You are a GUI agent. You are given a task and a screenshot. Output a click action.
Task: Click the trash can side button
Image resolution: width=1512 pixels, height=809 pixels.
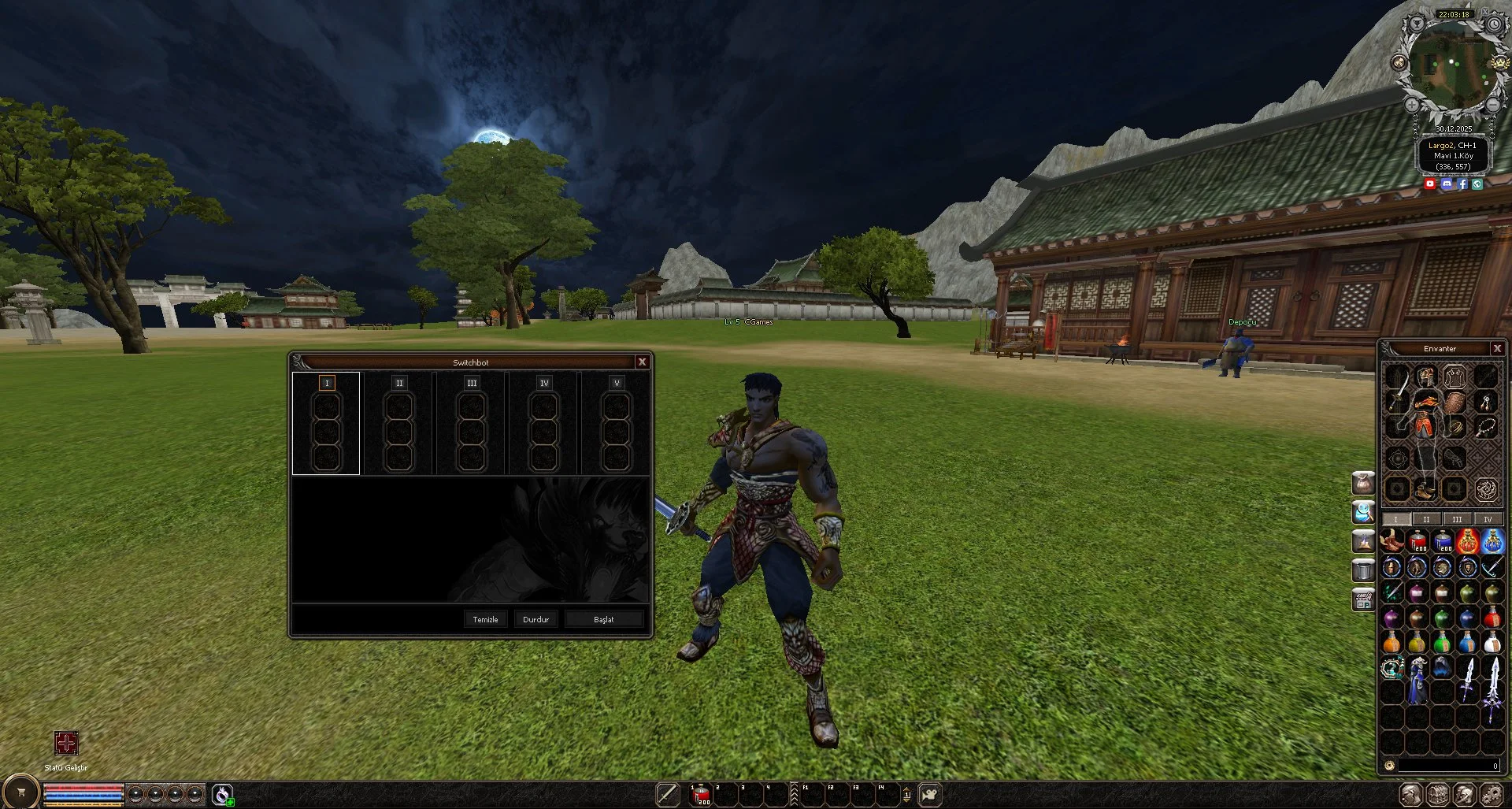click(1363, 569)
